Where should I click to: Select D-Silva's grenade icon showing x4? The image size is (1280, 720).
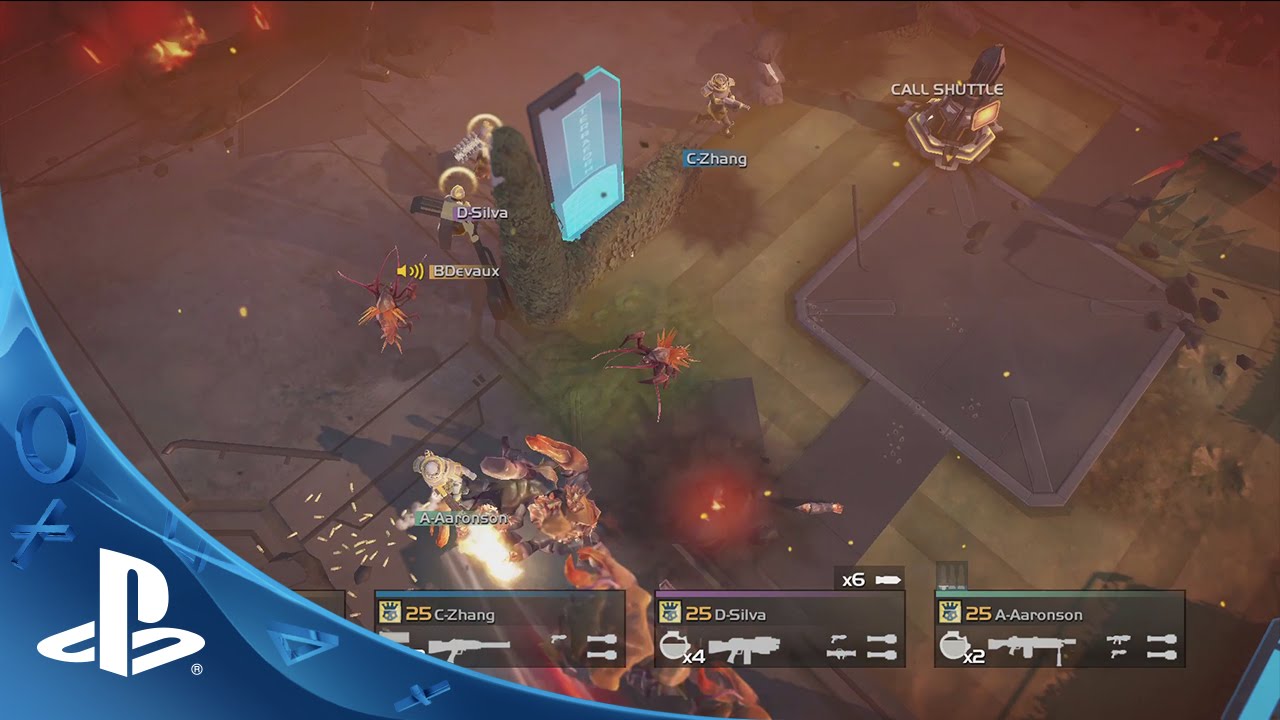point(674,646)
